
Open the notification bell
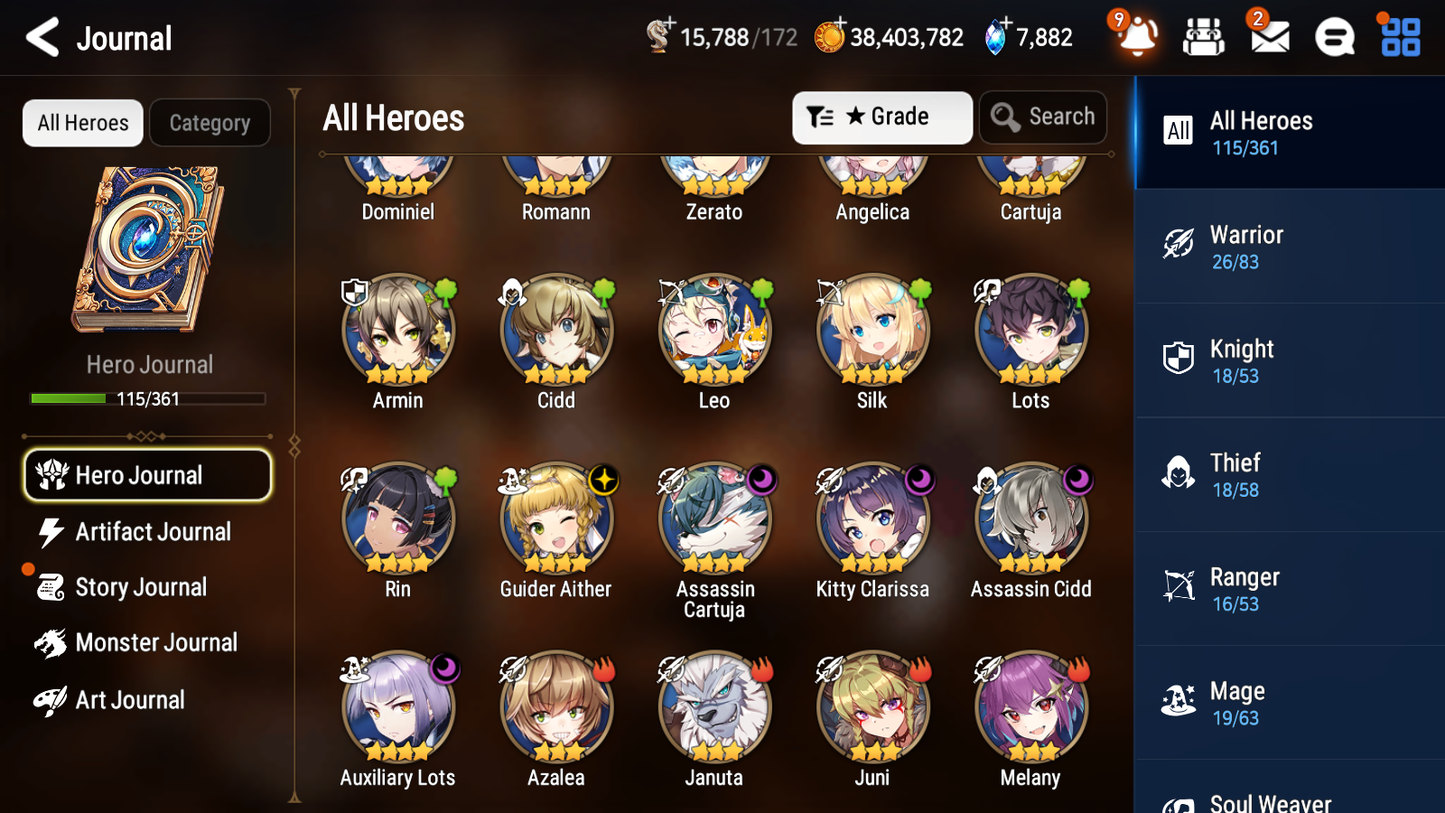click(1135, 37)
